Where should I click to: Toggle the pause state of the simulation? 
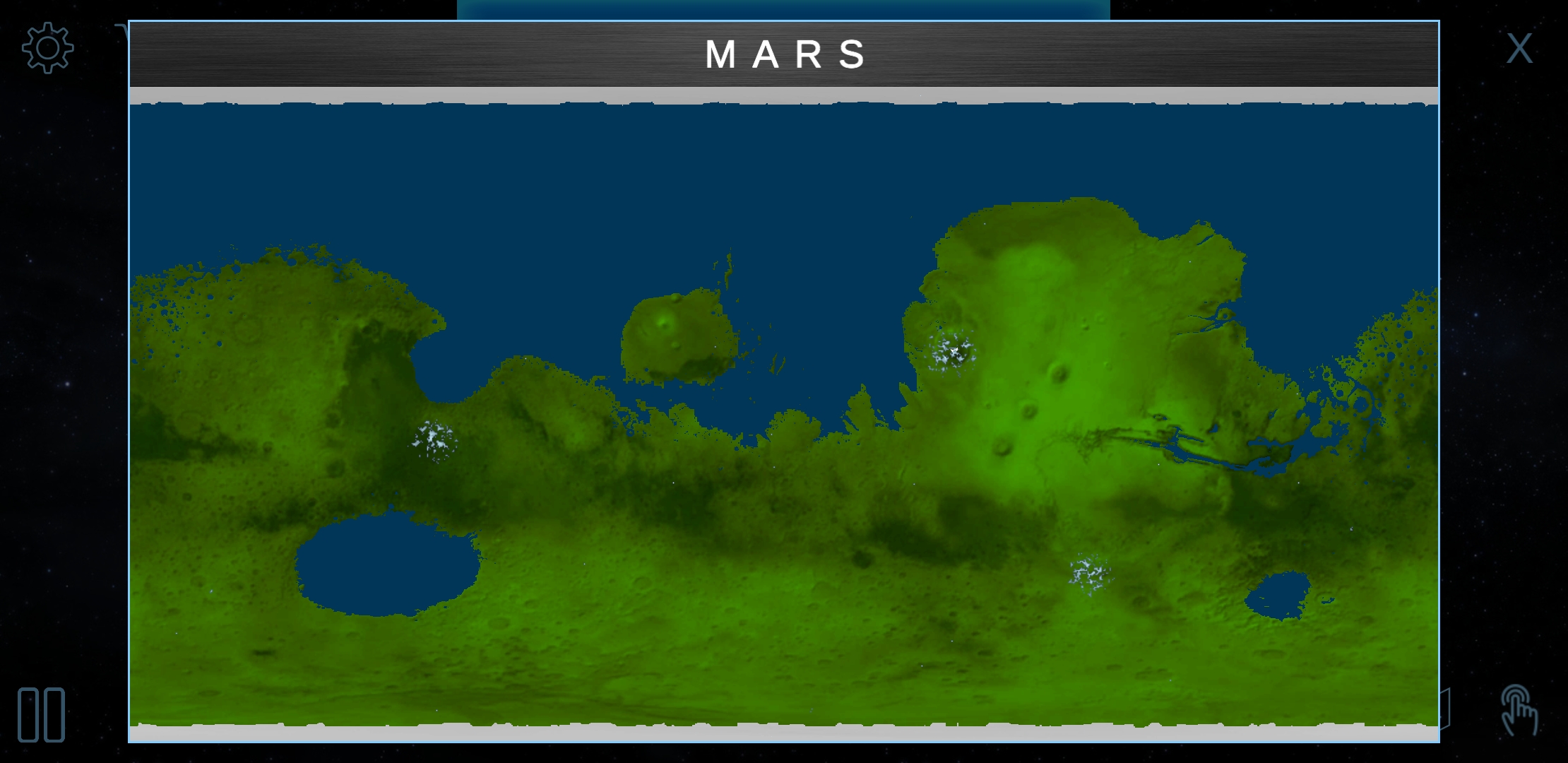point(41,716)
